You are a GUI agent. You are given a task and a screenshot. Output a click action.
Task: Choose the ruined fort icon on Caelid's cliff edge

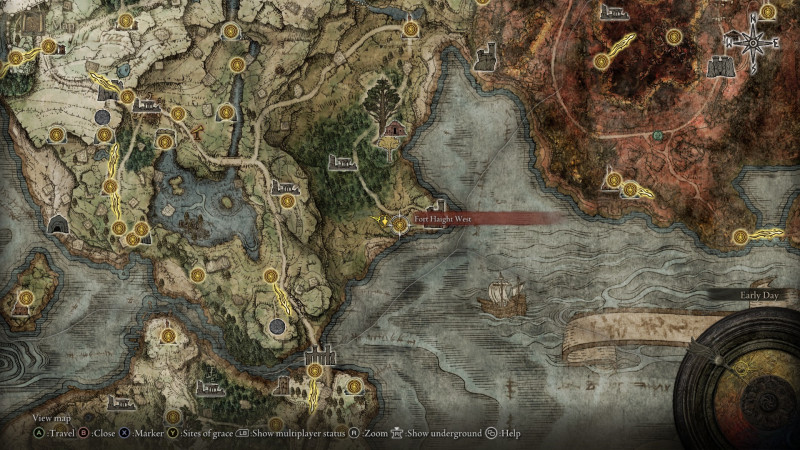[x=486, y=58]
